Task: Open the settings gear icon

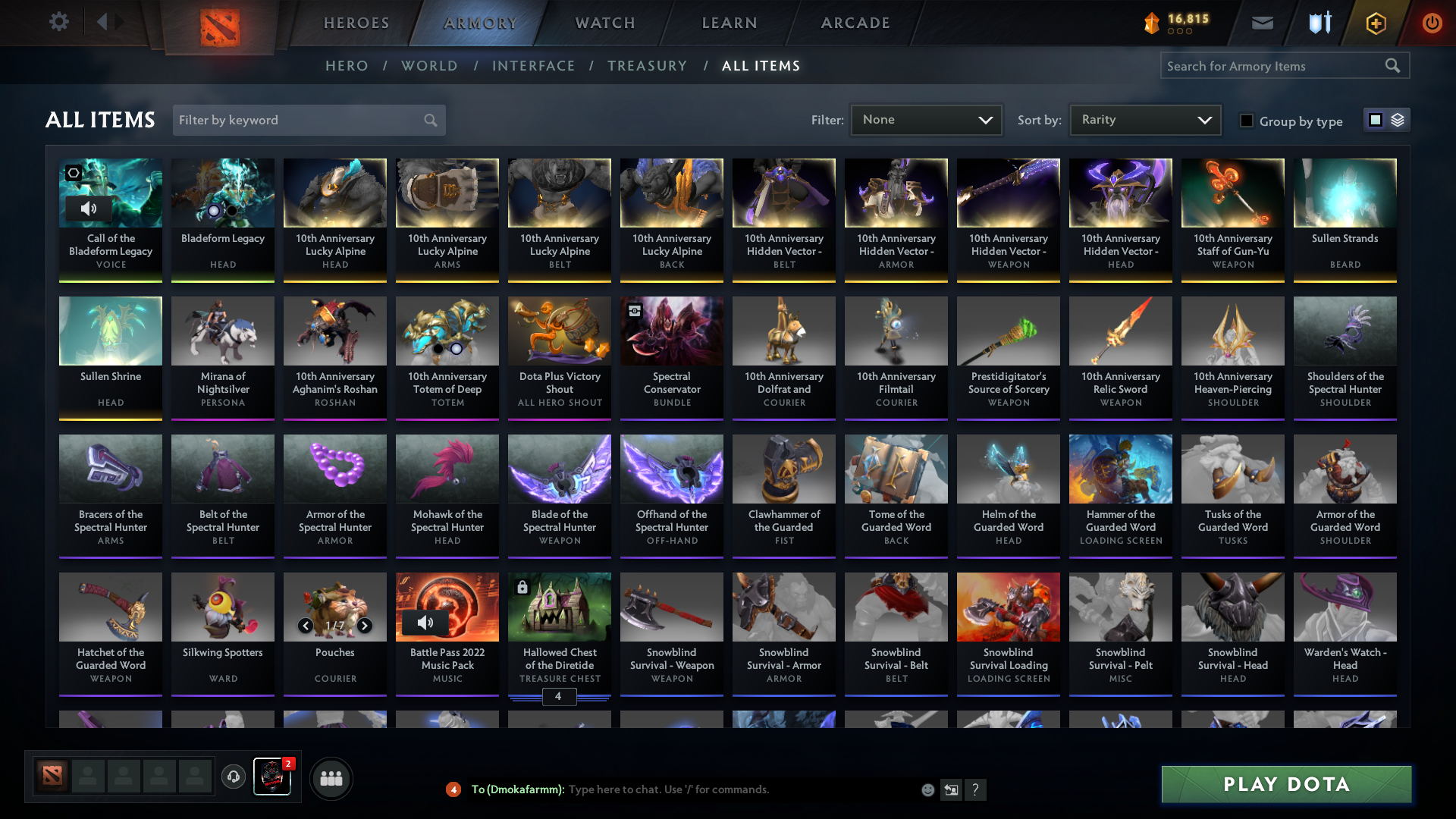Action: [x=59, y=21]
